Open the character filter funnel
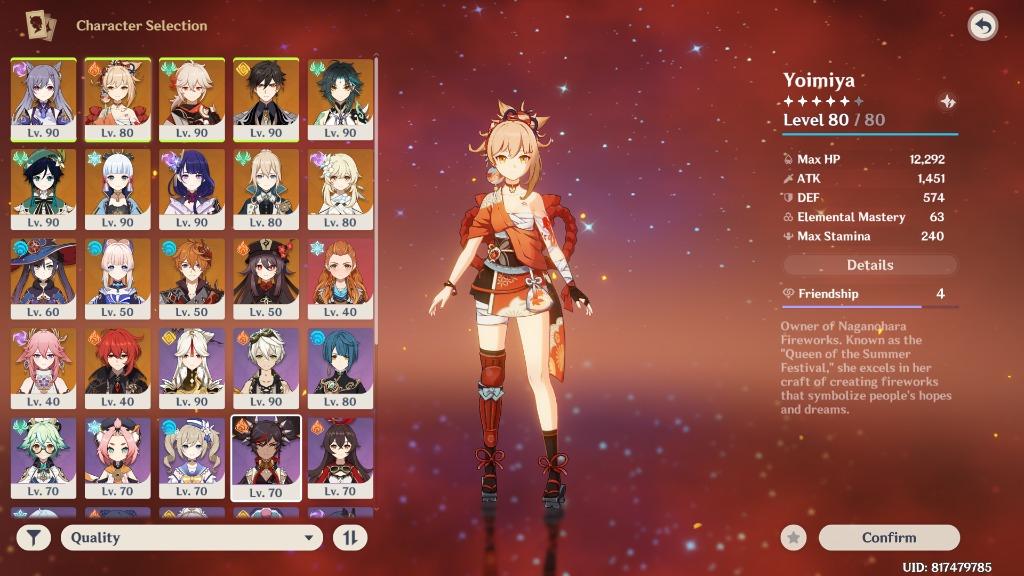 pos(33,538)
